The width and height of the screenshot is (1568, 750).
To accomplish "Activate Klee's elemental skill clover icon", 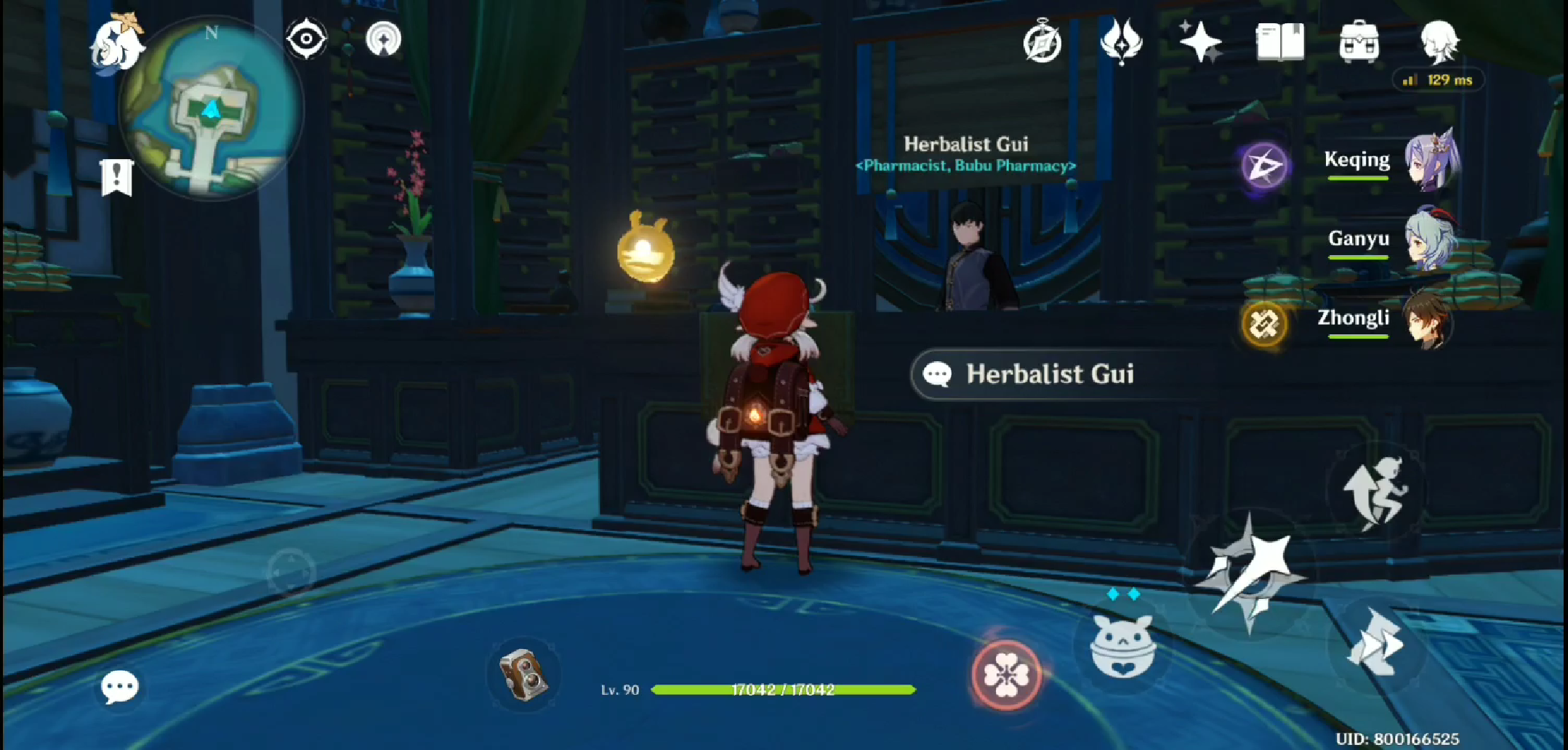I will coord(1005,673).
